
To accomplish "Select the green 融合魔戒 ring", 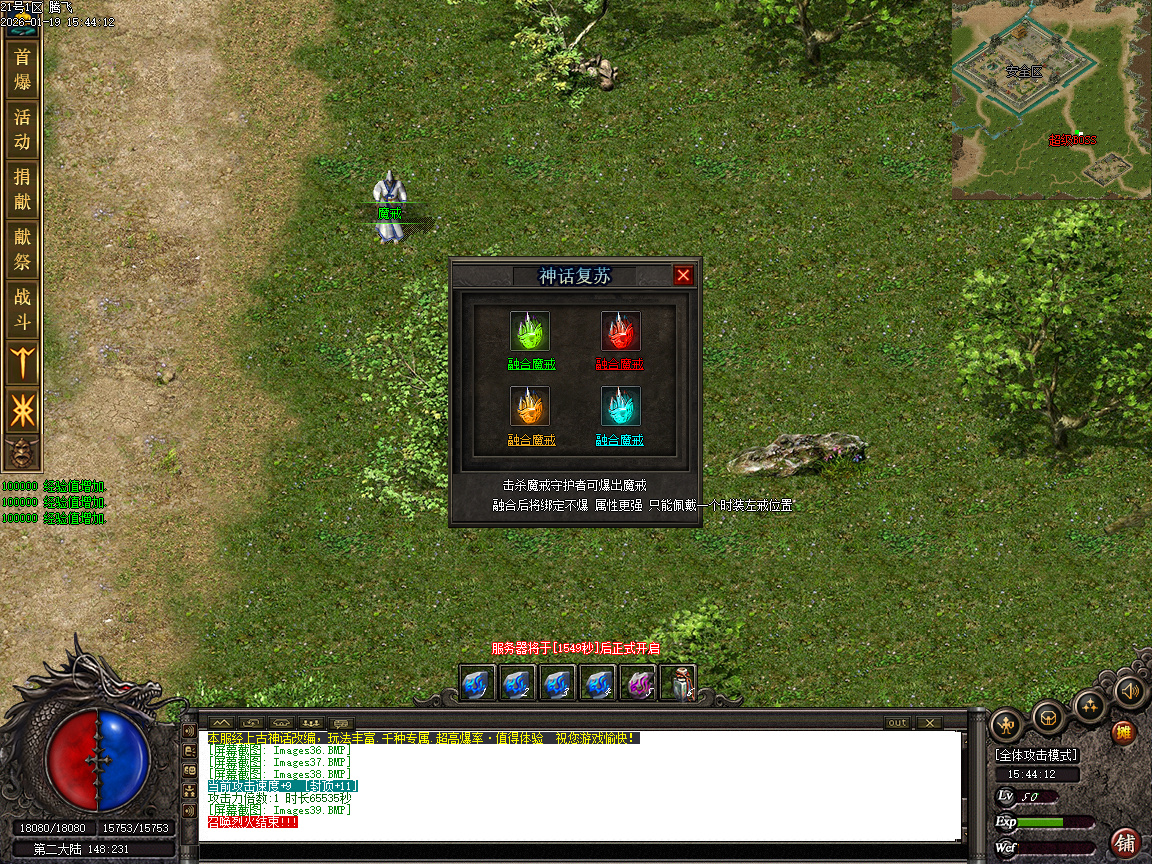I will coord(530,332).
